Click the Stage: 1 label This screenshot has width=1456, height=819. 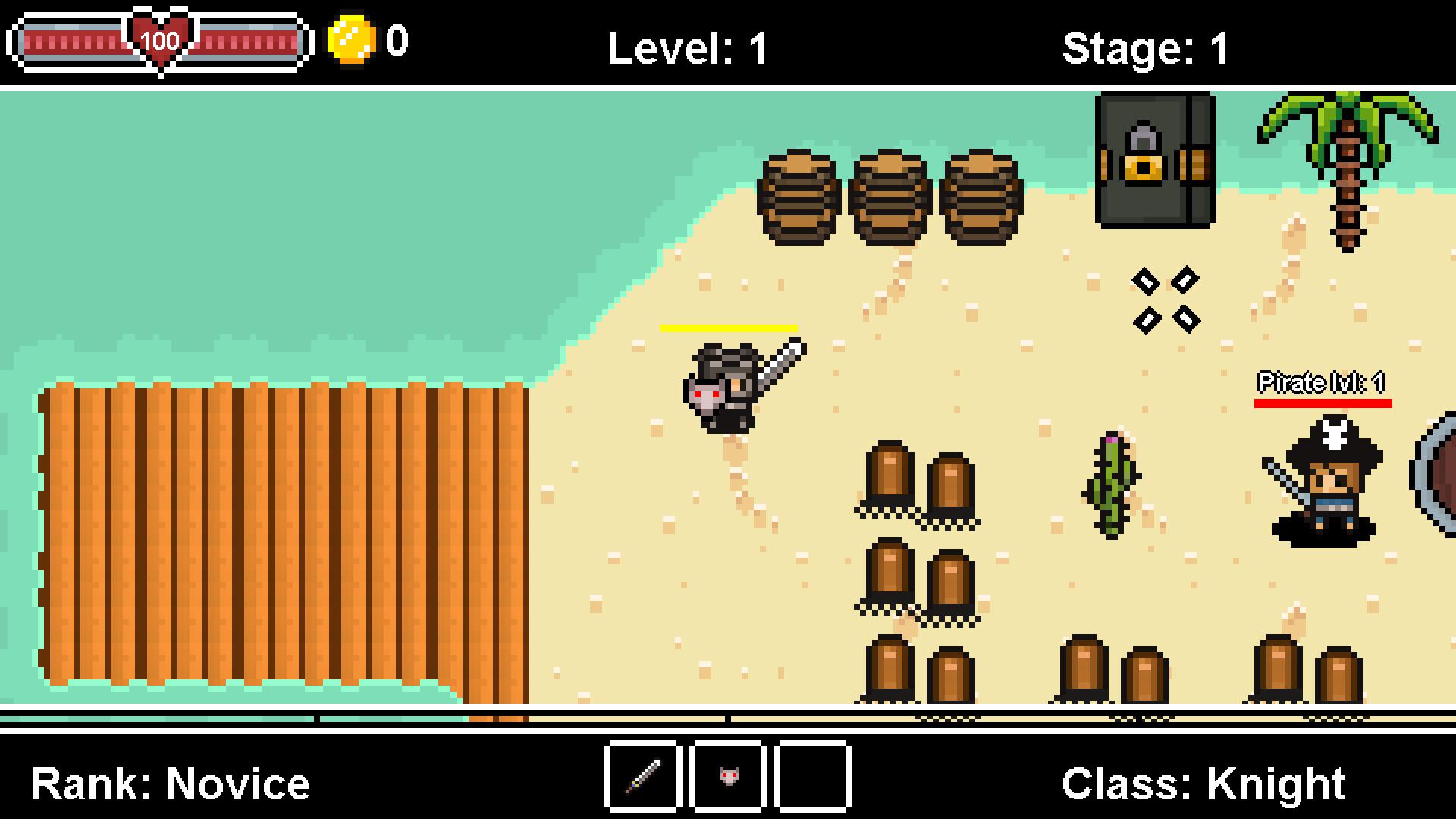pyautogui.click(x=1147, y=47)
